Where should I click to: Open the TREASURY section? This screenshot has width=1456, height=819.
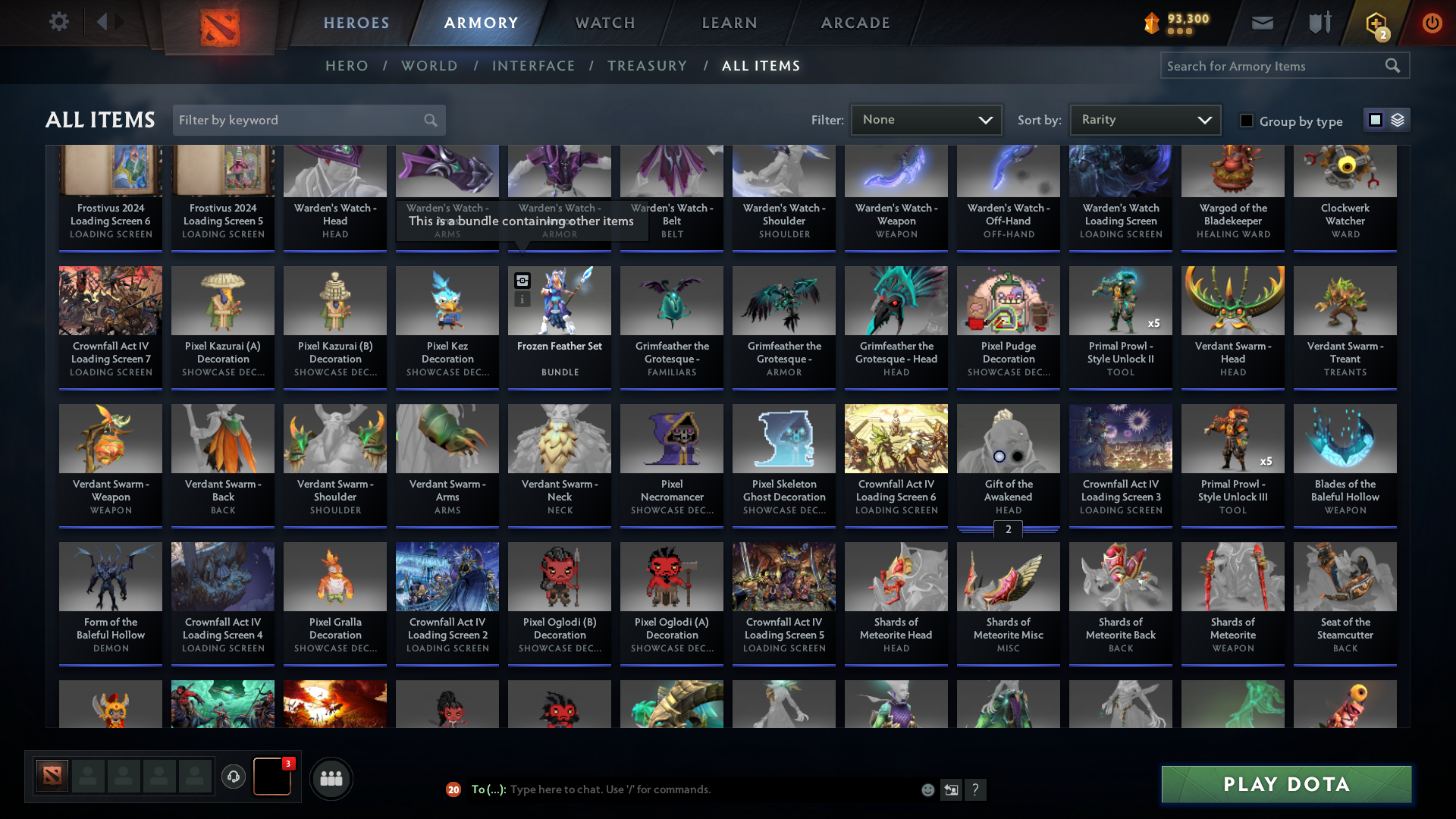[647, 66]
